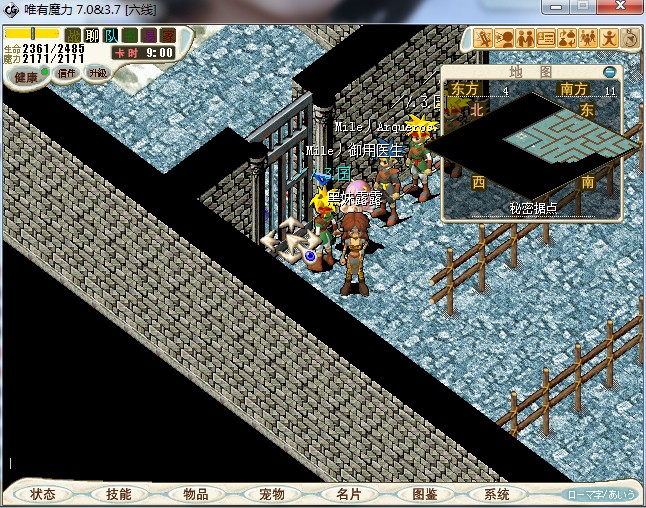Open the 物品 items menu
646x508 pixels.
[x=195, y=494]
